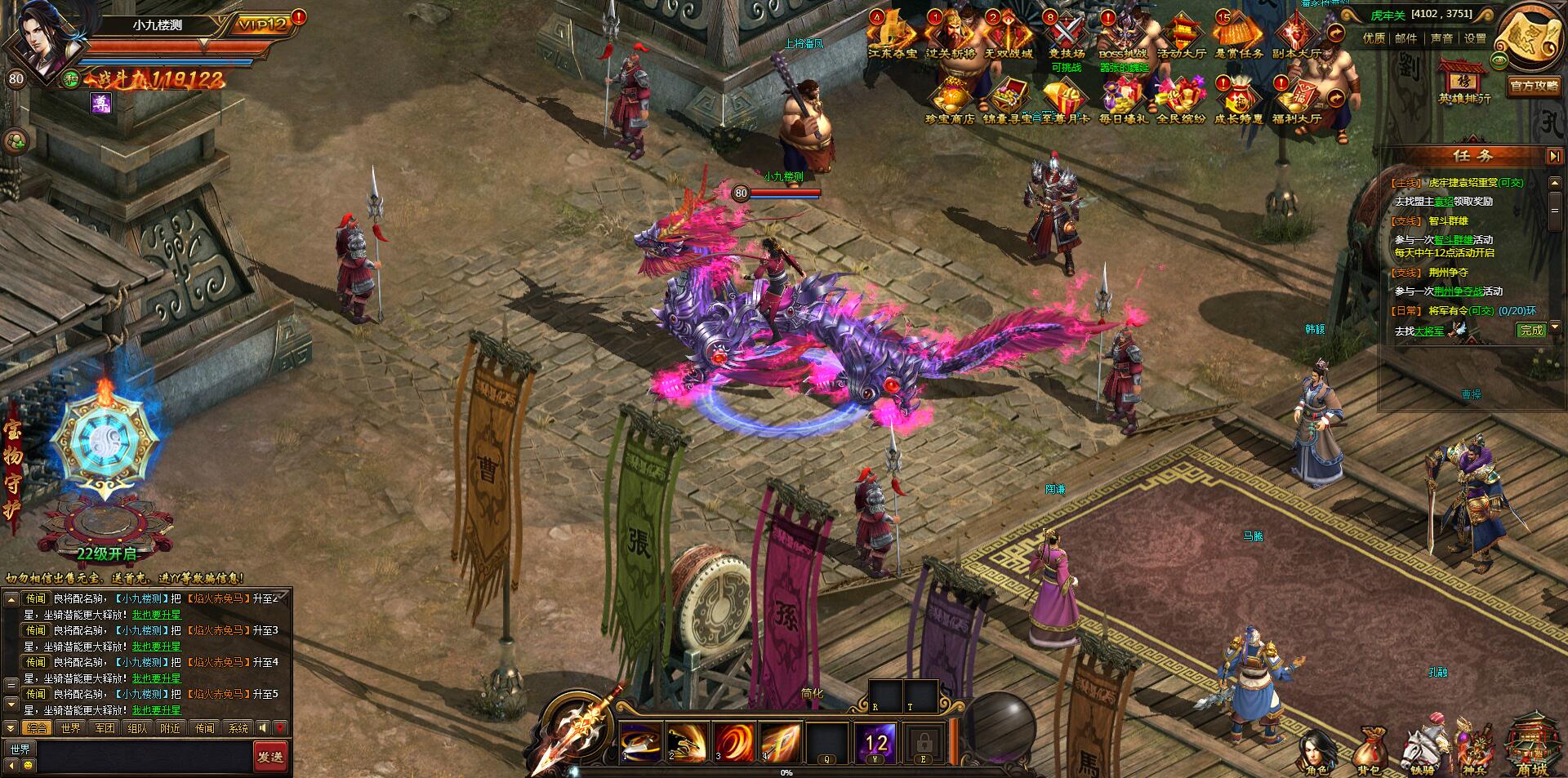Click the 袁绍 quest NPC link
1568x778 pixels.
(x=1444, y=202)
